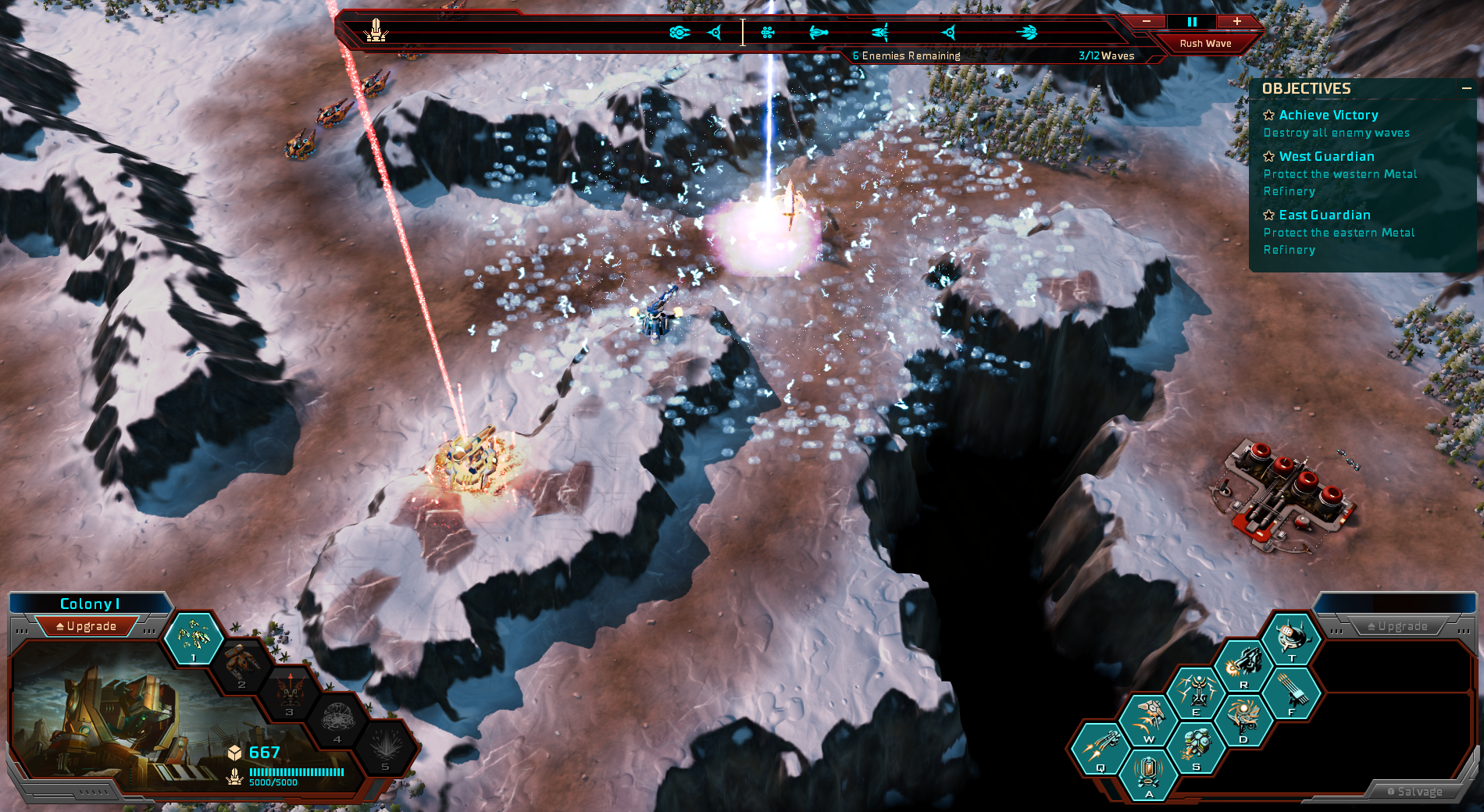
Task: Select the brain dome ability in slot 4
Action: [x=337, y=718]
